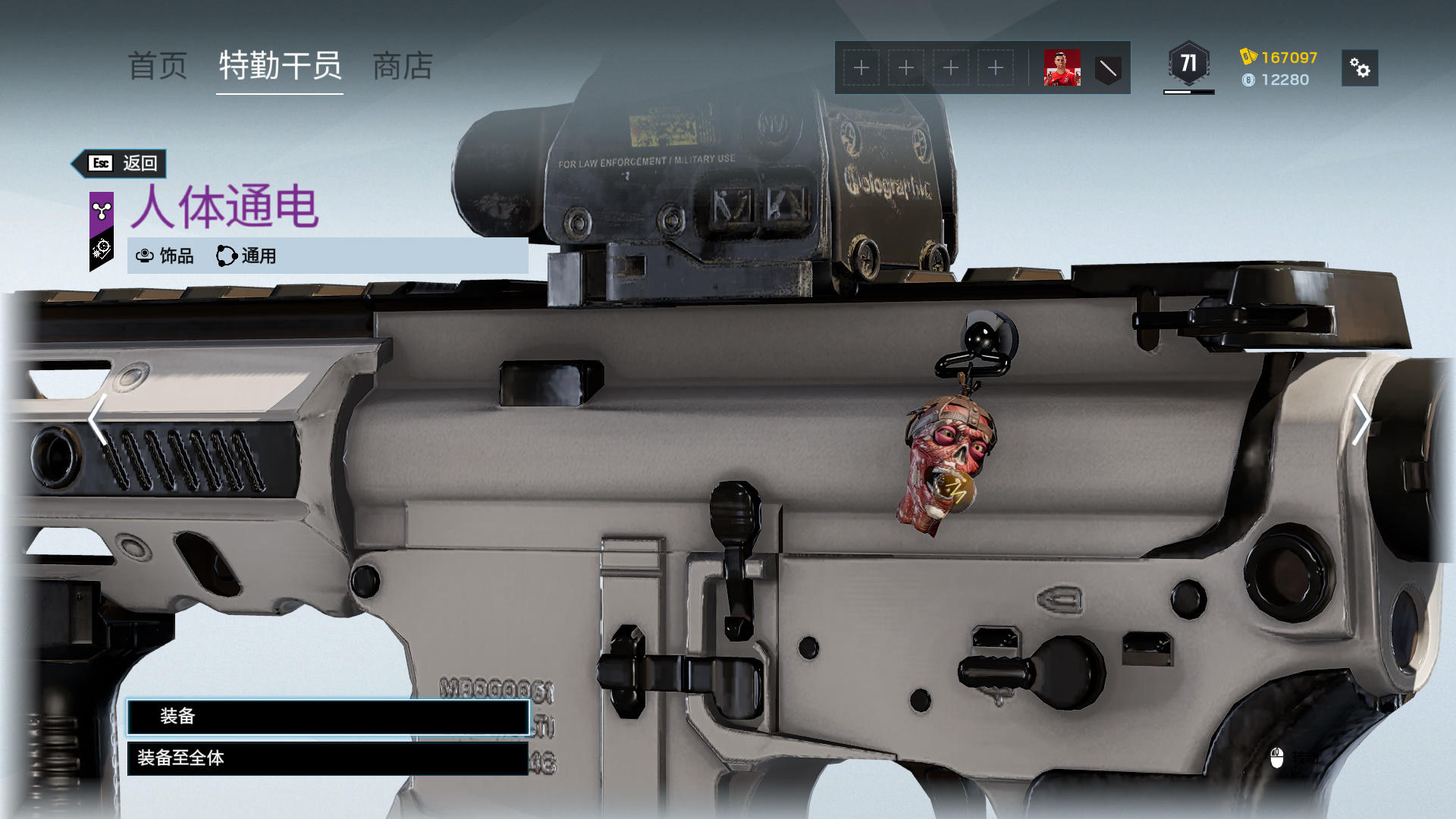The image size is (1456, 819).
Task: Click the 返回 back button
Action: pos(121,163)
